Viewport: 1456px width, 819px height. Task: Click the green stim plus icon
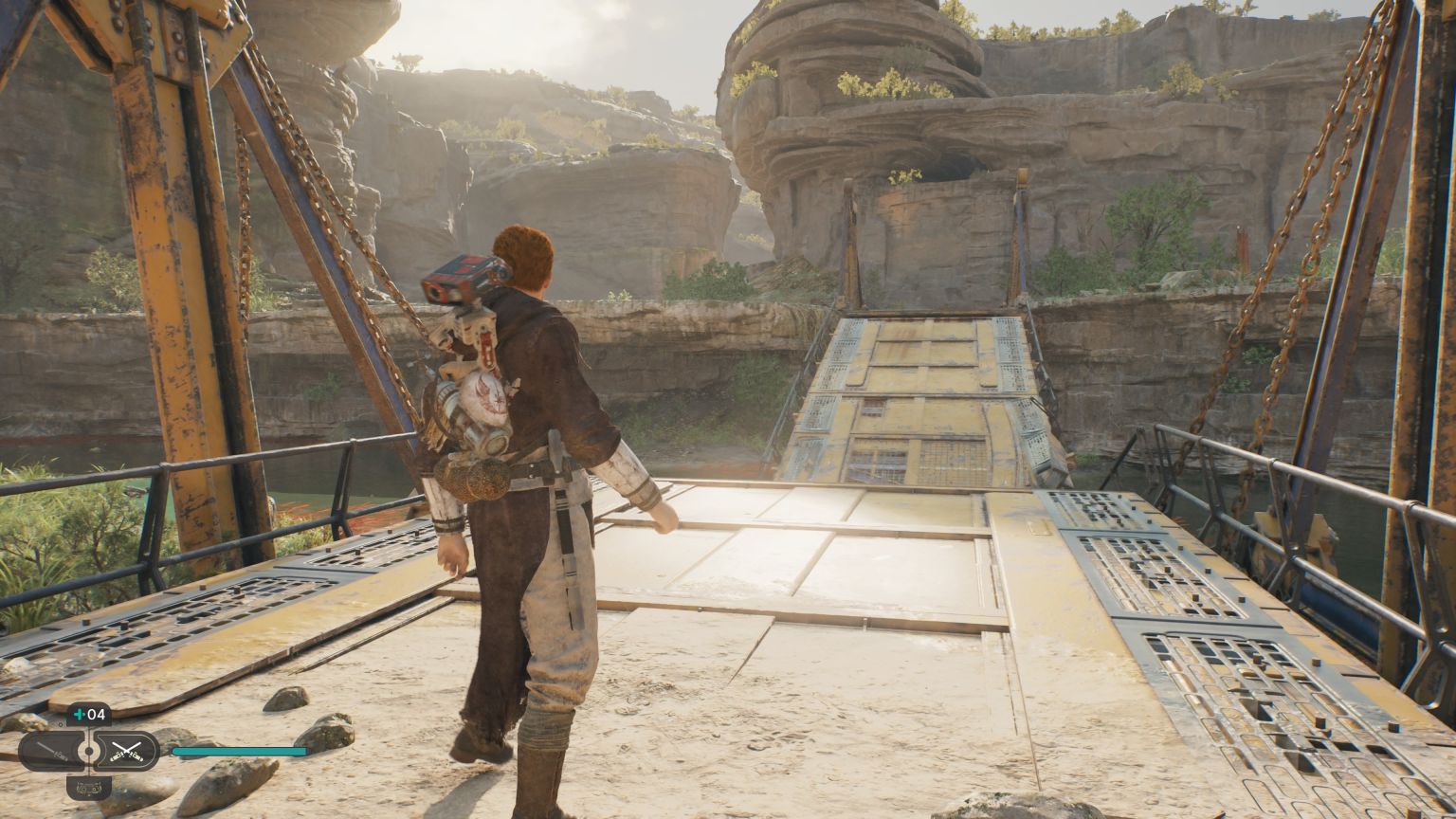[80, 714]
